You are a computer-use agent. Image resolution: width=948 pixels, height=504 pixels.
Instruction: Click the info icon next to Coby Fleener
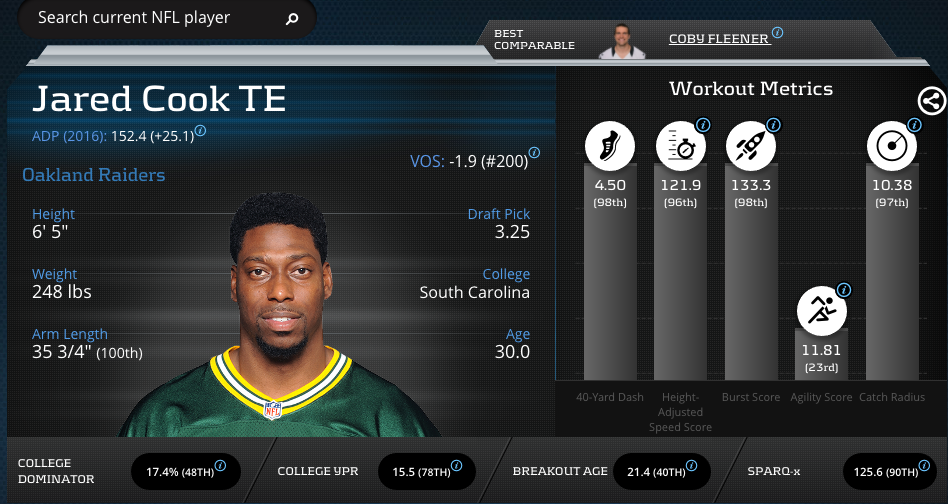[x=777, y=33]
